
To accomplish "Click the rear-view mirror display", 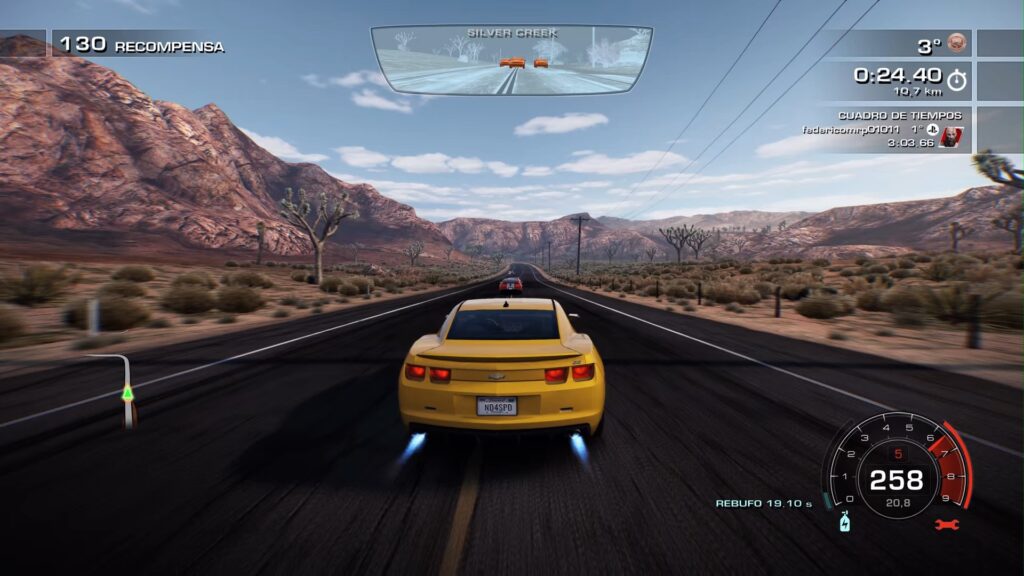I will click(x=511, y=59).
